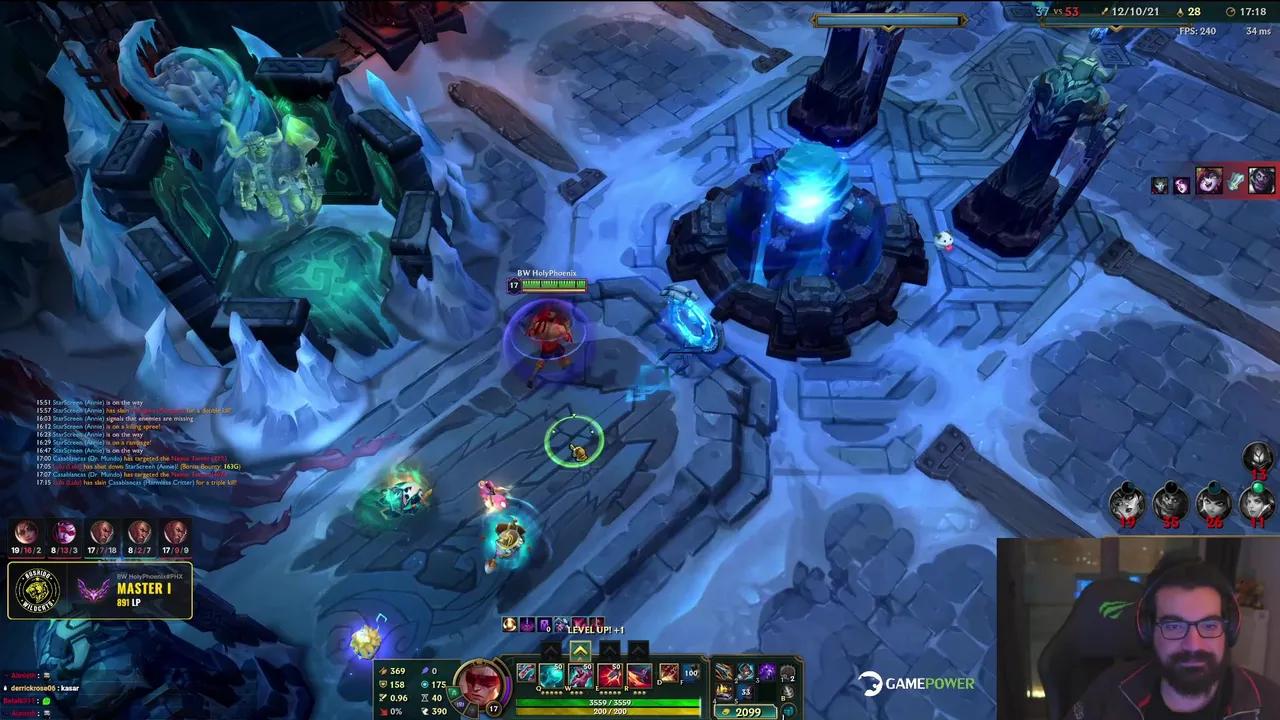The image size is (1280, 720).
Task: Select the E ability Tempest icon
Action: 610,673
